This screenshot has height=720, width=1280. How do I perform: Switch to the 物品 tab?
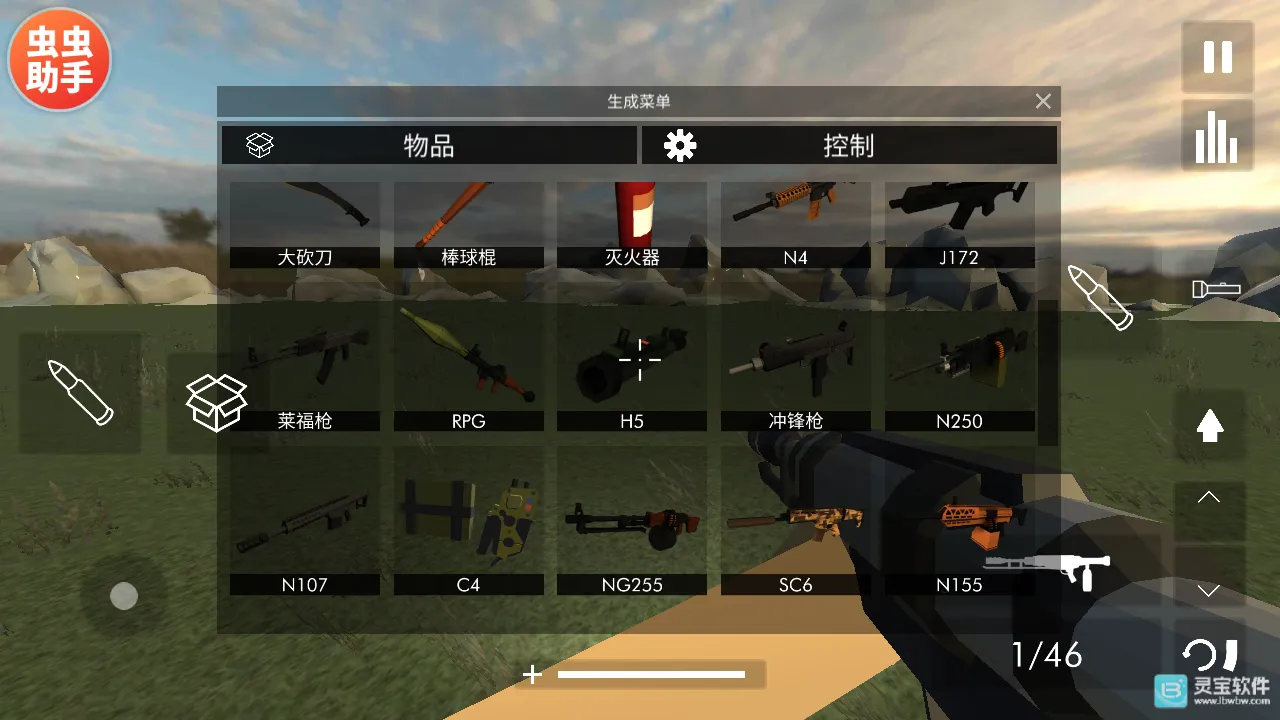point(430,145)
